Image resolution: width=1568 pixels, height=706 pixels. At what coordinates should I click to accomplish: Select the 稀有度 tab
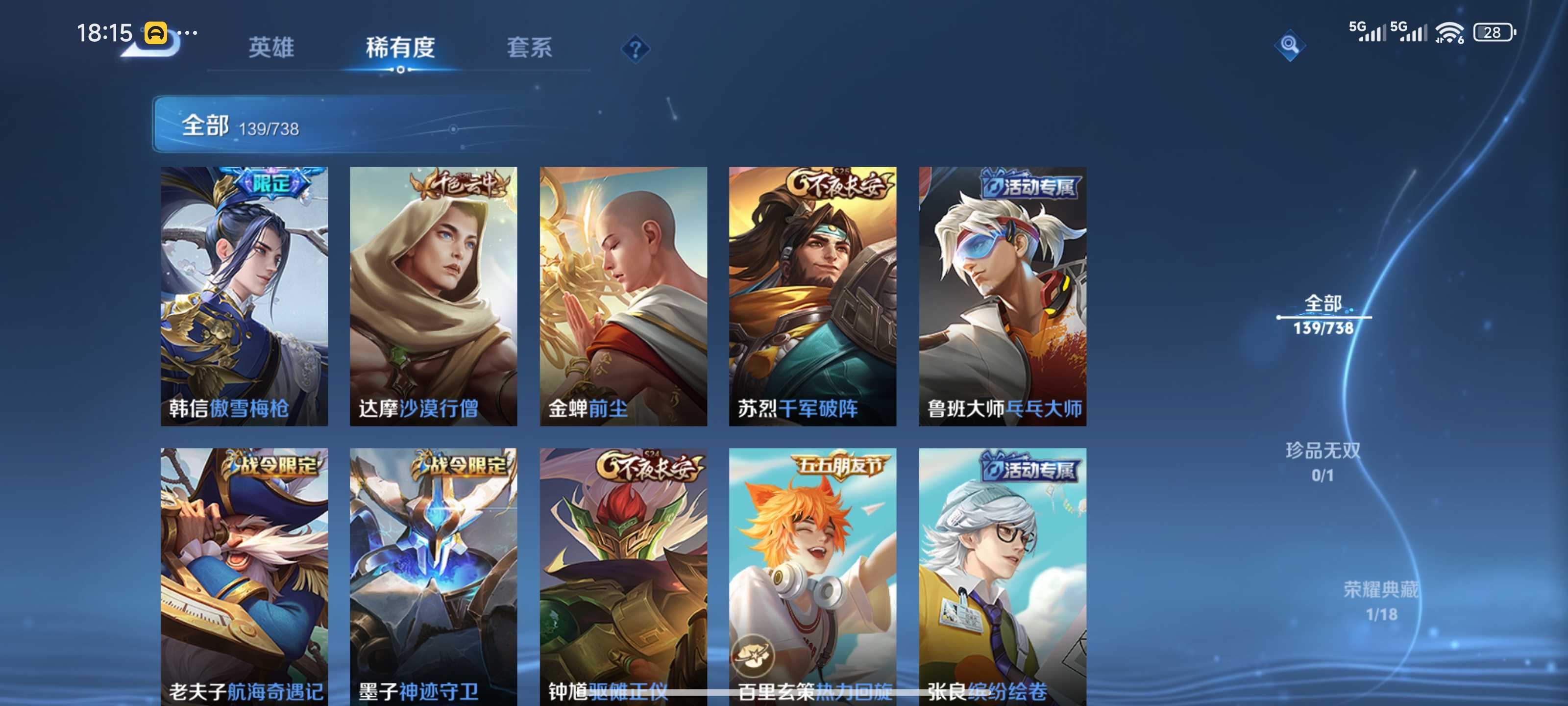[400, 48]
